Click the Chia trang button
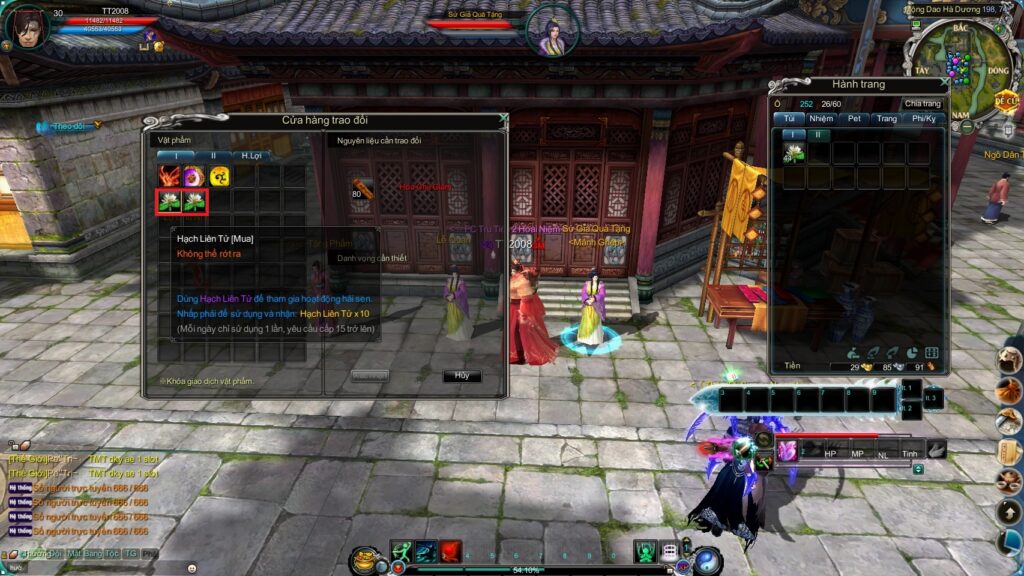1024x576 pixels. [x=922, y=104]
